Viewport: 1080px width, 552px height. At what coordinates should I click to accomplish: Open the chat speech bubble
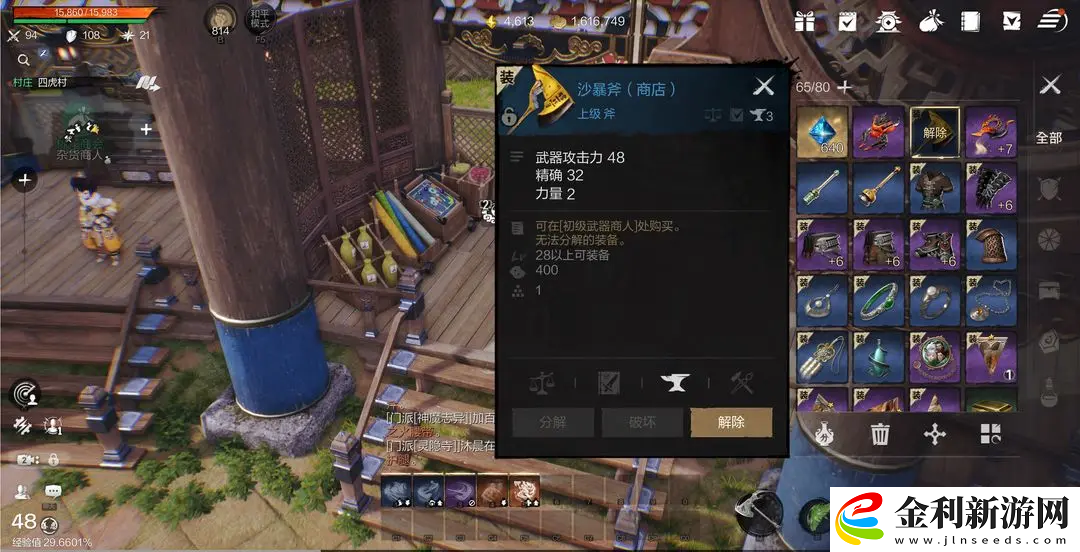(53, 490)
